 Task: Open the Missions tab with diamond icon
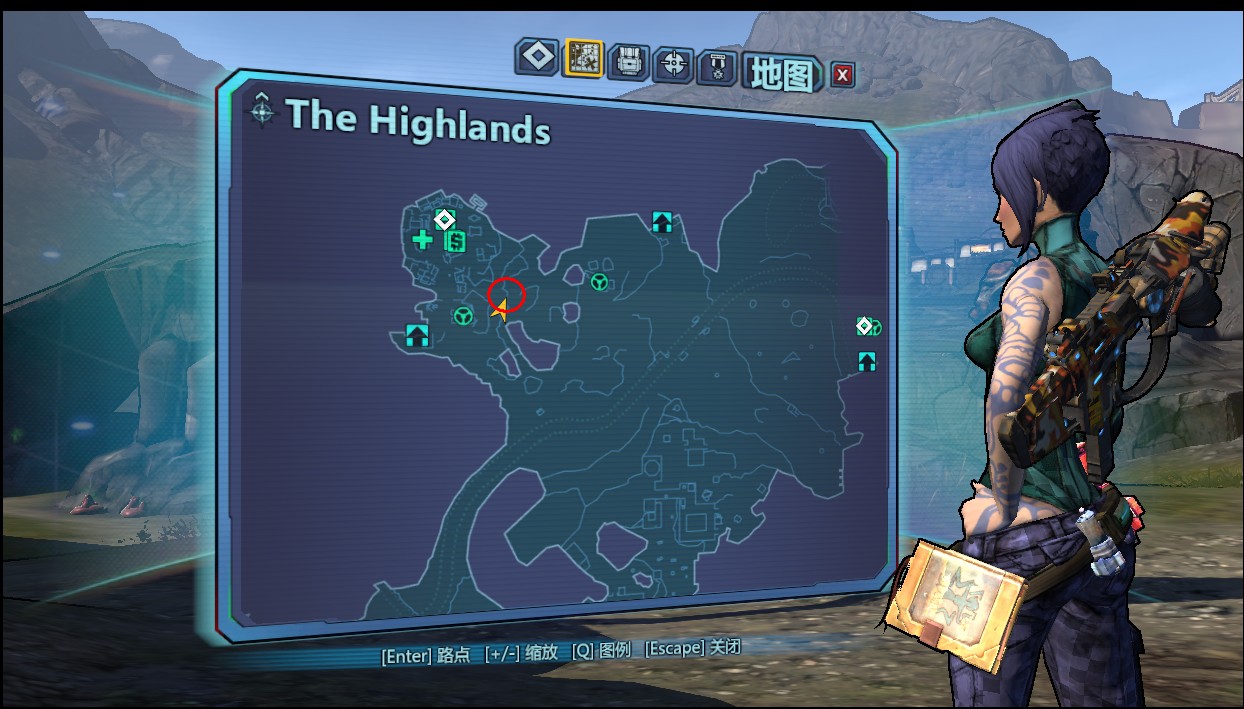(x=536, y=58)
